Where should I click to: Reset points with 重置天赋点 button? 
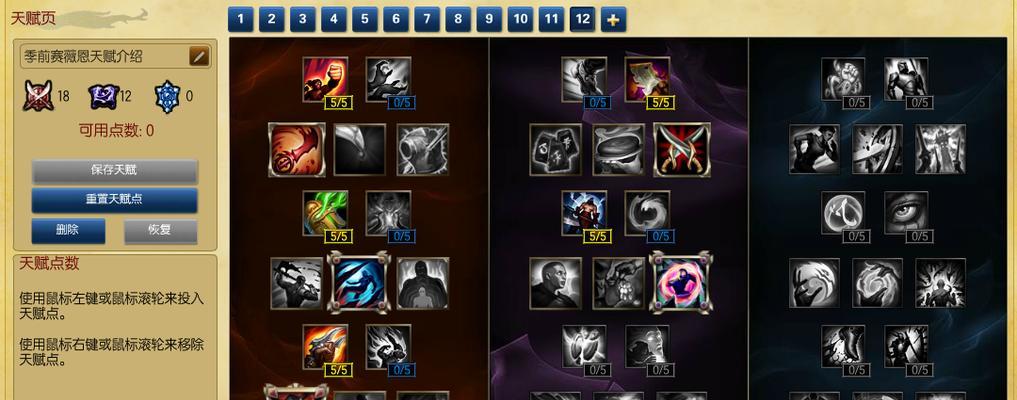pyautogui.click(x=113, y=199)
